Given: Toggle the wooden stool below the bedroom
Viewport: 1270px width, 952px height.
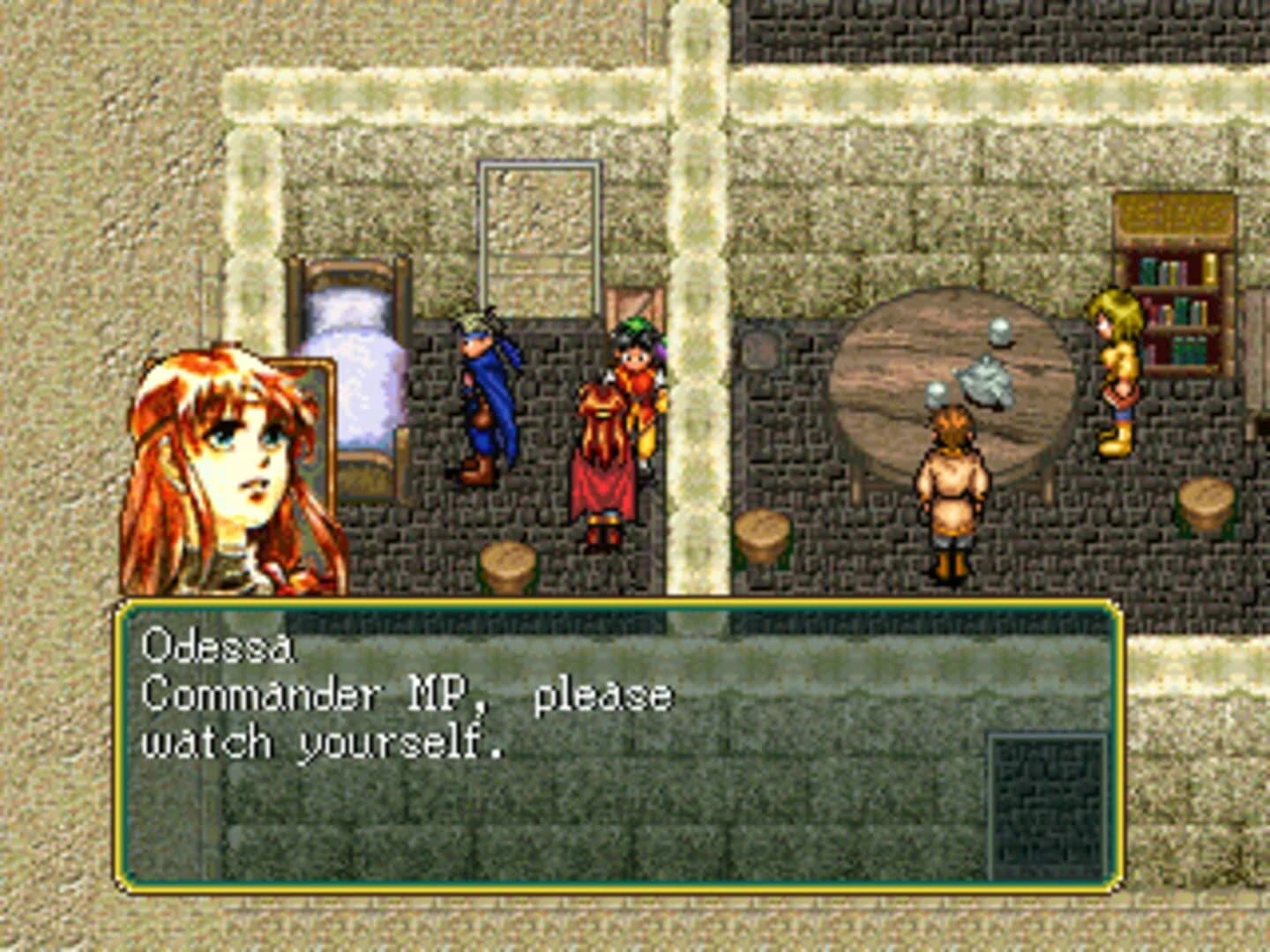Looking at the screenshot, I should click(x=507, y=564).
